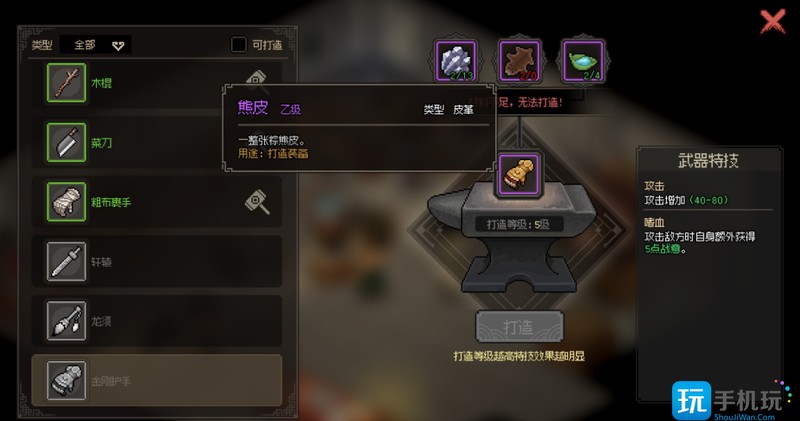Viewport: 800px width, 421px height.
Task: Open the 全部 type filter dropdown
Action: 96,45
